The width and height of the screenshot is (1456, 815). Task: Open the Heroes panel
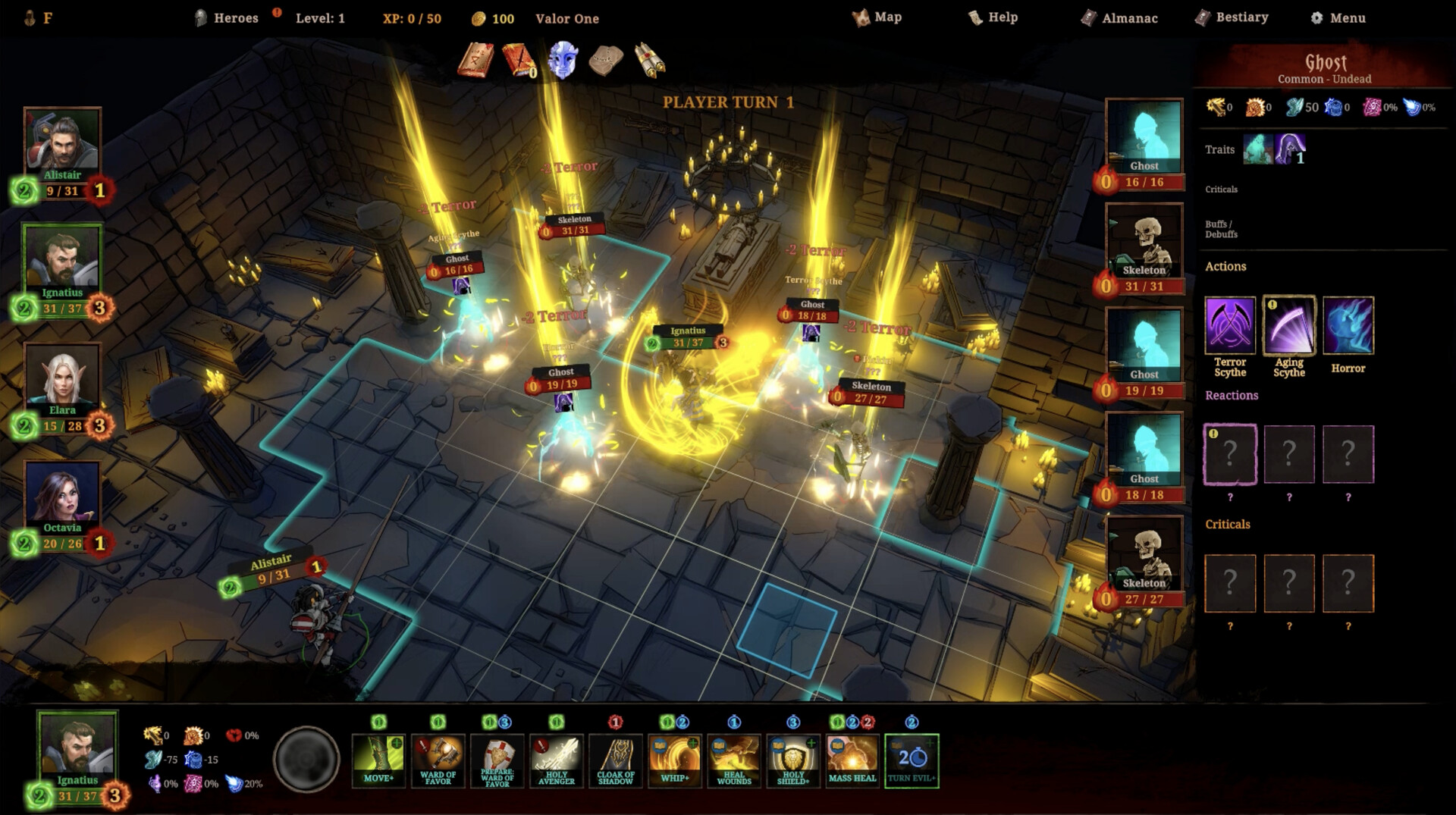[227, 18]
